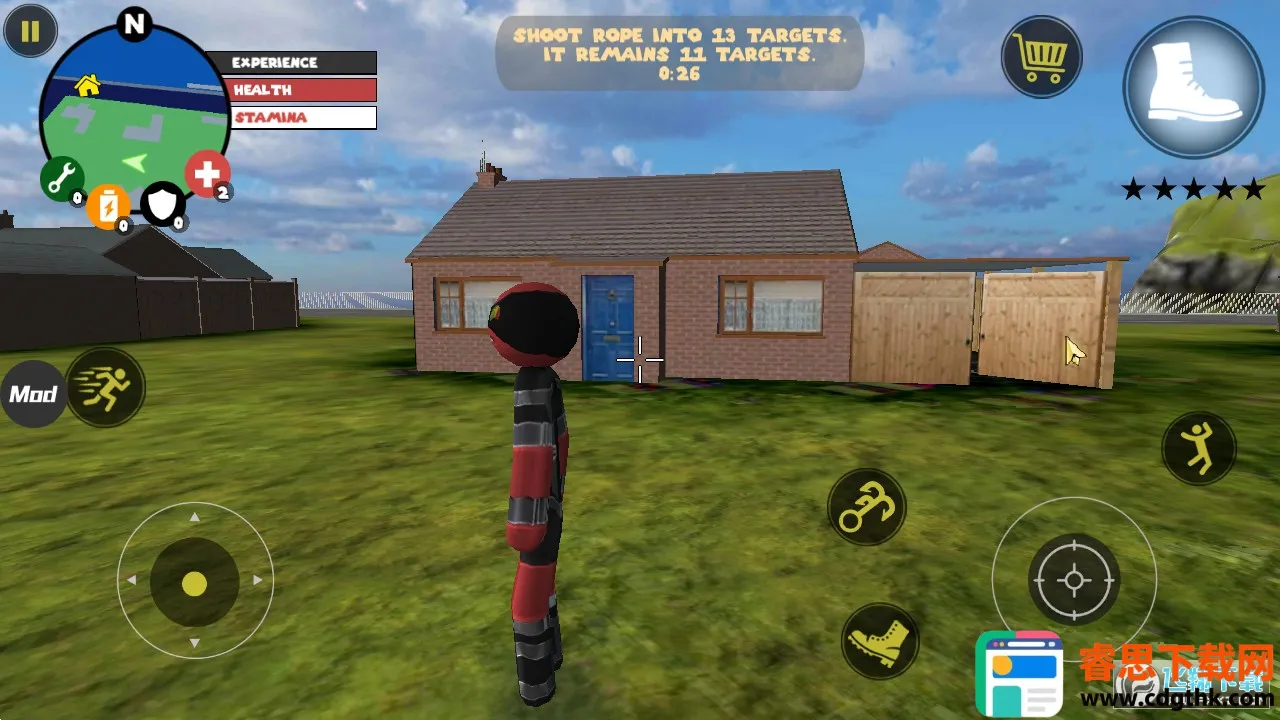This screenshot has height=720, width=1280.
Task: Activate the white shield armor icon
Action: 162,204
